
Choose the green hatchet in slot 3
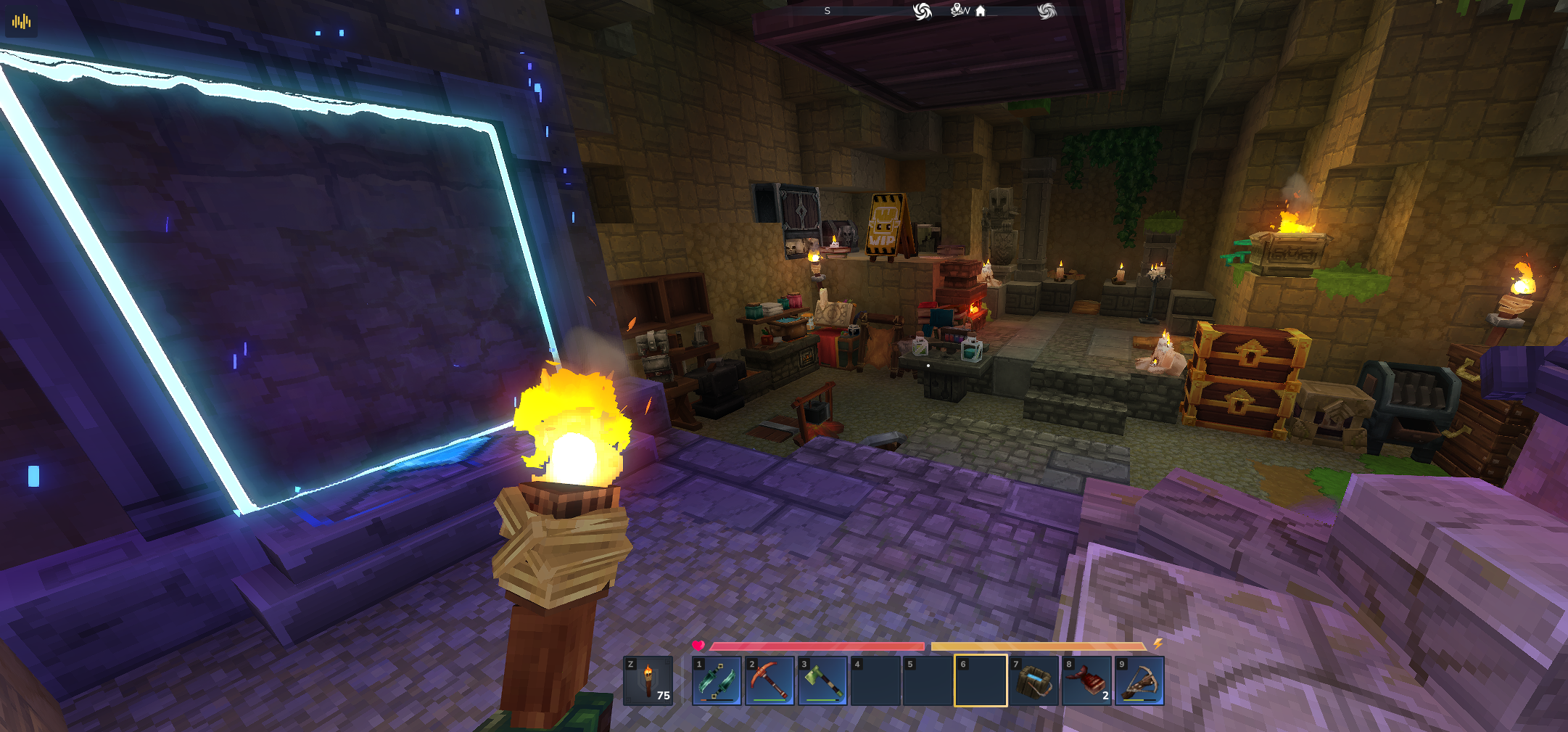822,680
